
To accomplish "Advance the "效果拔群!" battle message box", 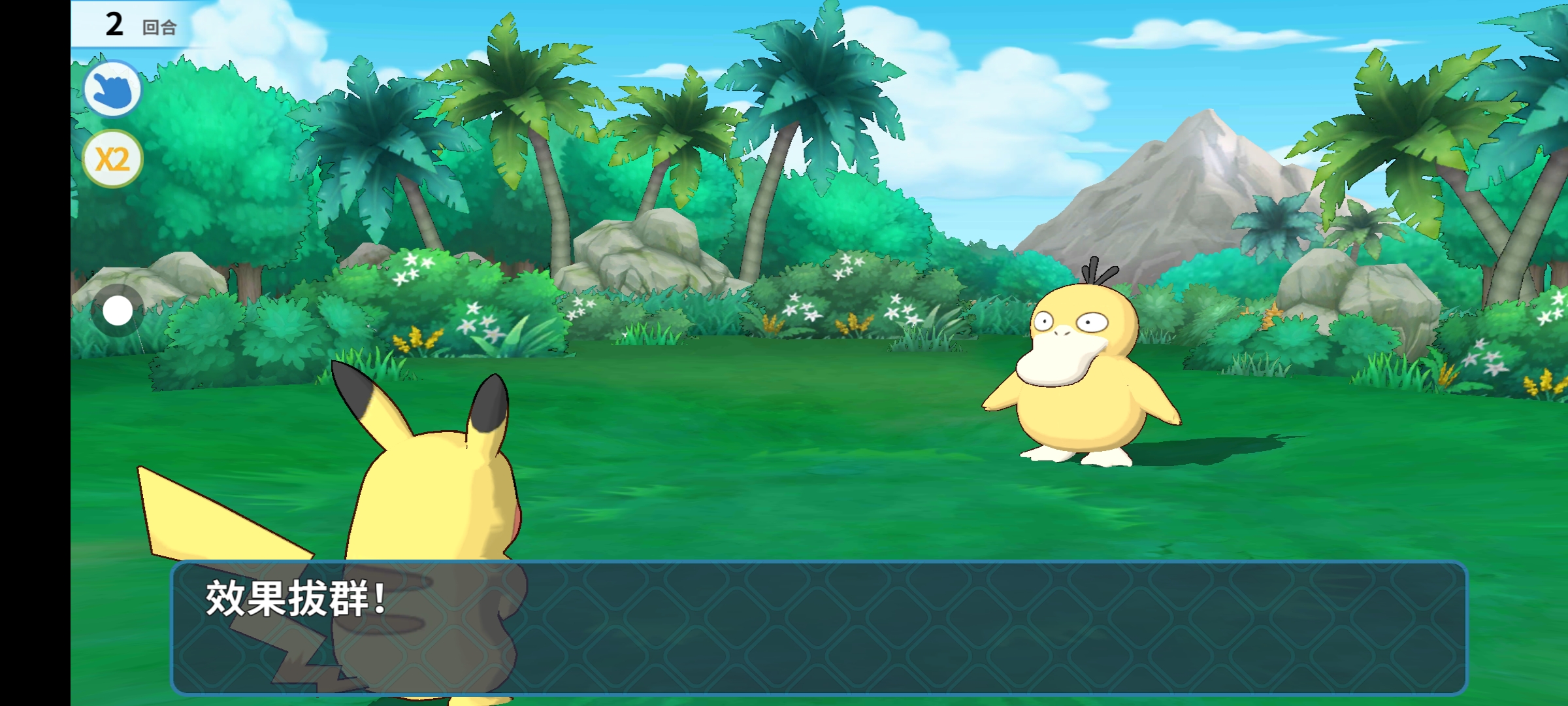I will (x=818, y=628).
